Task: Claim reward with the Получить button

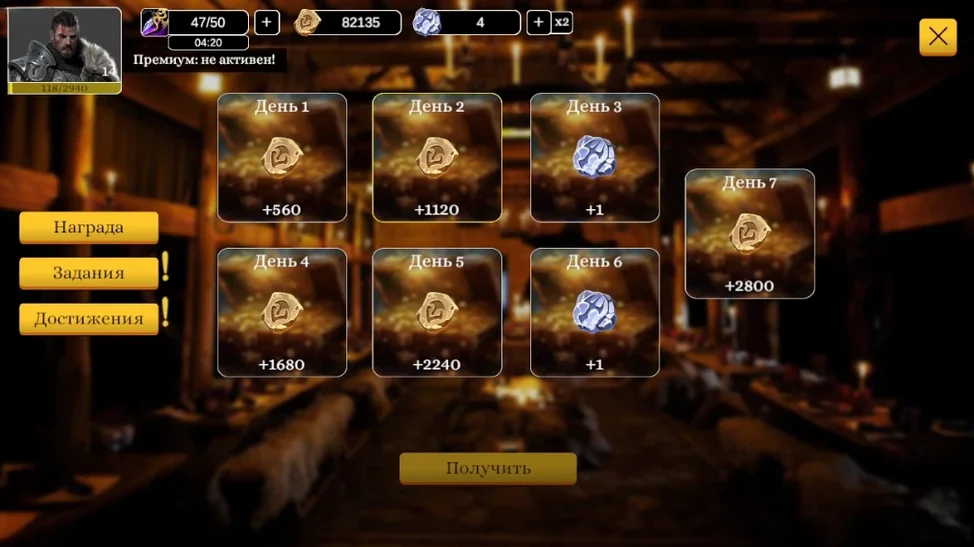Action: click(488, 468)
